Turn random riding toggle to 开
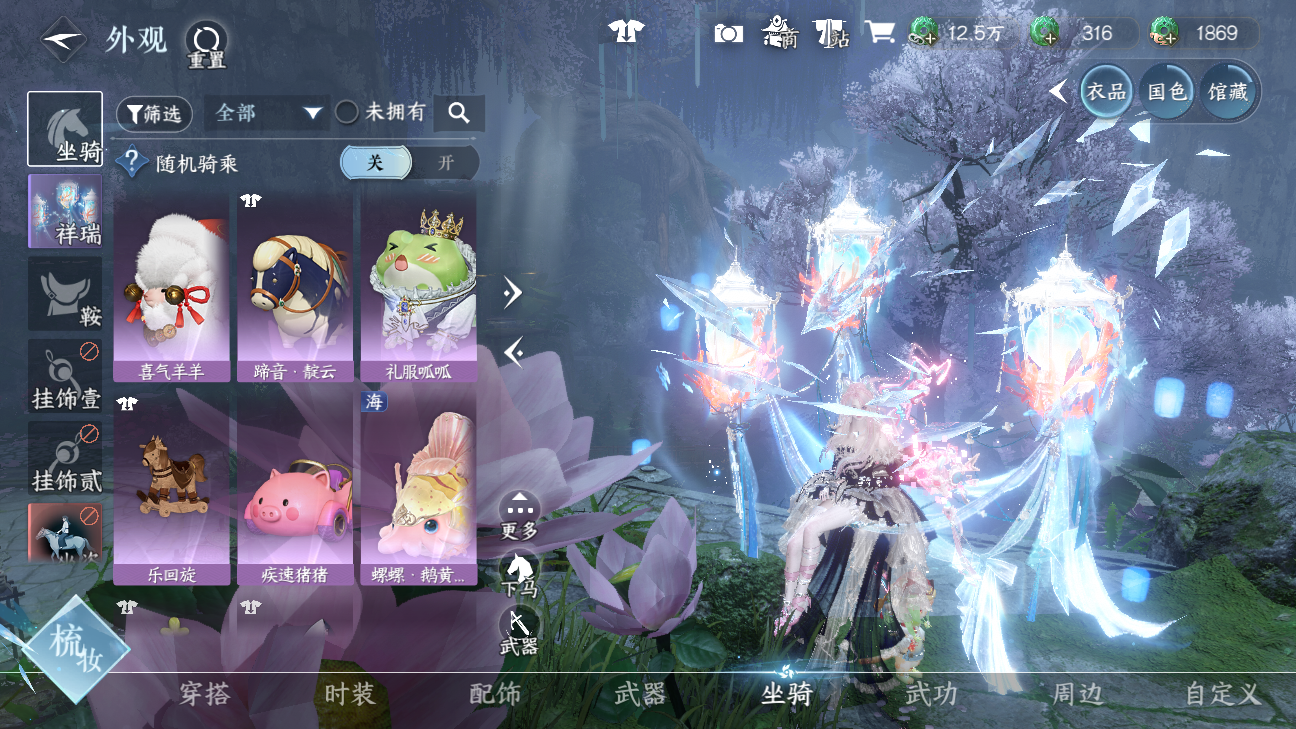Screen dimensions: 1296x729 point(446,163)
